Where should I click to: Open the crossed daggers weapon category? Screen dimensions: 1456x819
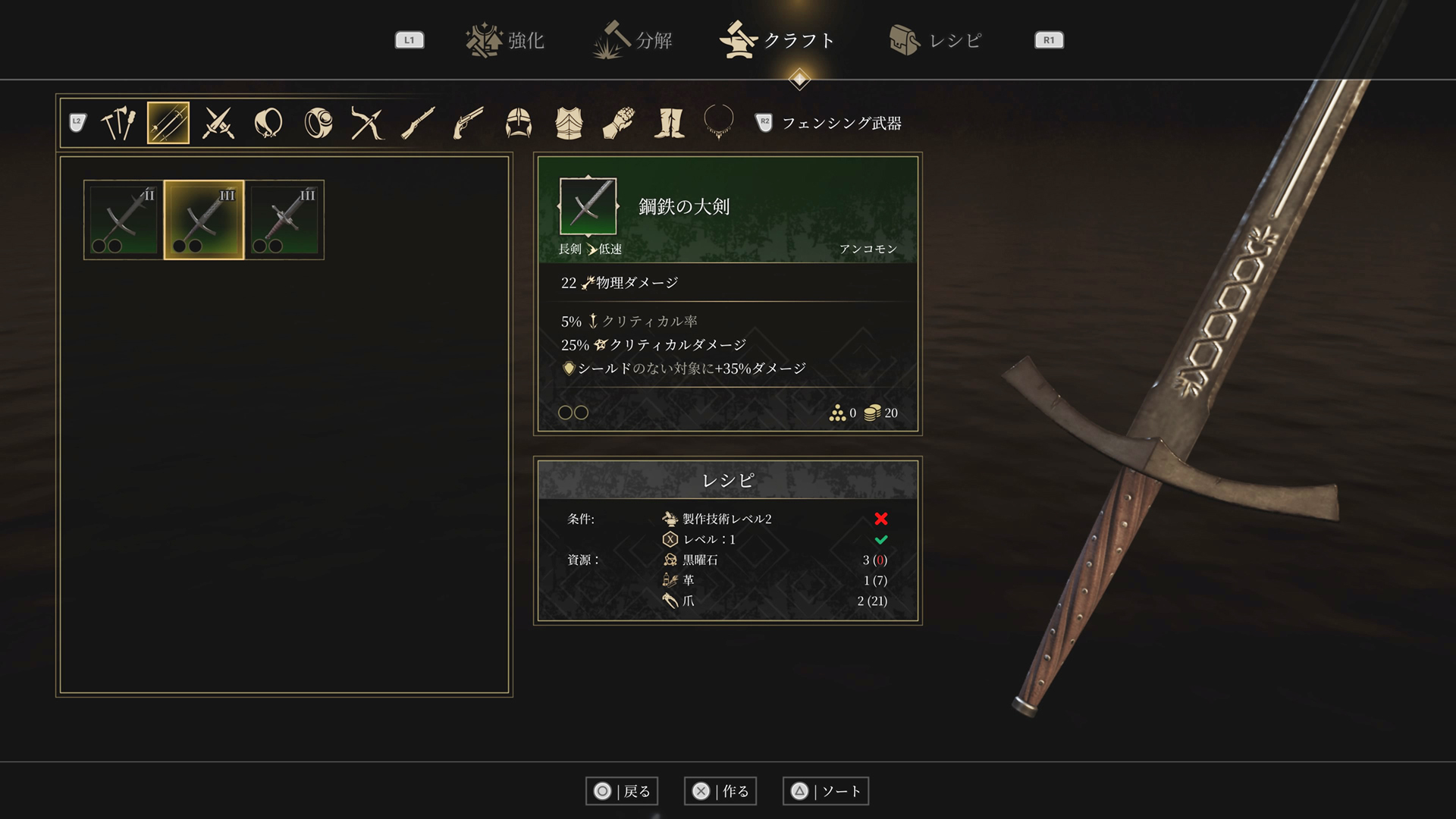click(x=218, y=123)
